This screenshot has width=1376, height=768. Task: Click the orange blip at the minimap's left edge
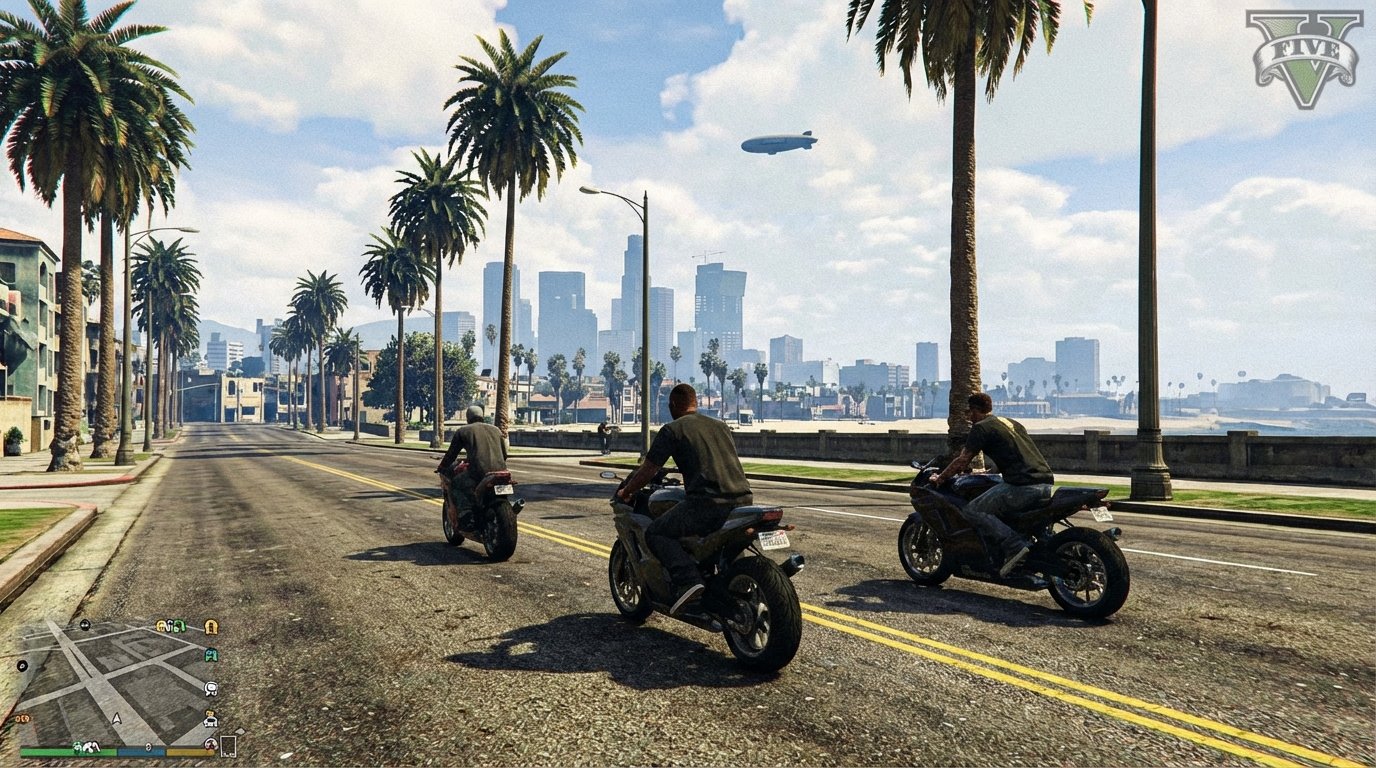click(22, 718)
